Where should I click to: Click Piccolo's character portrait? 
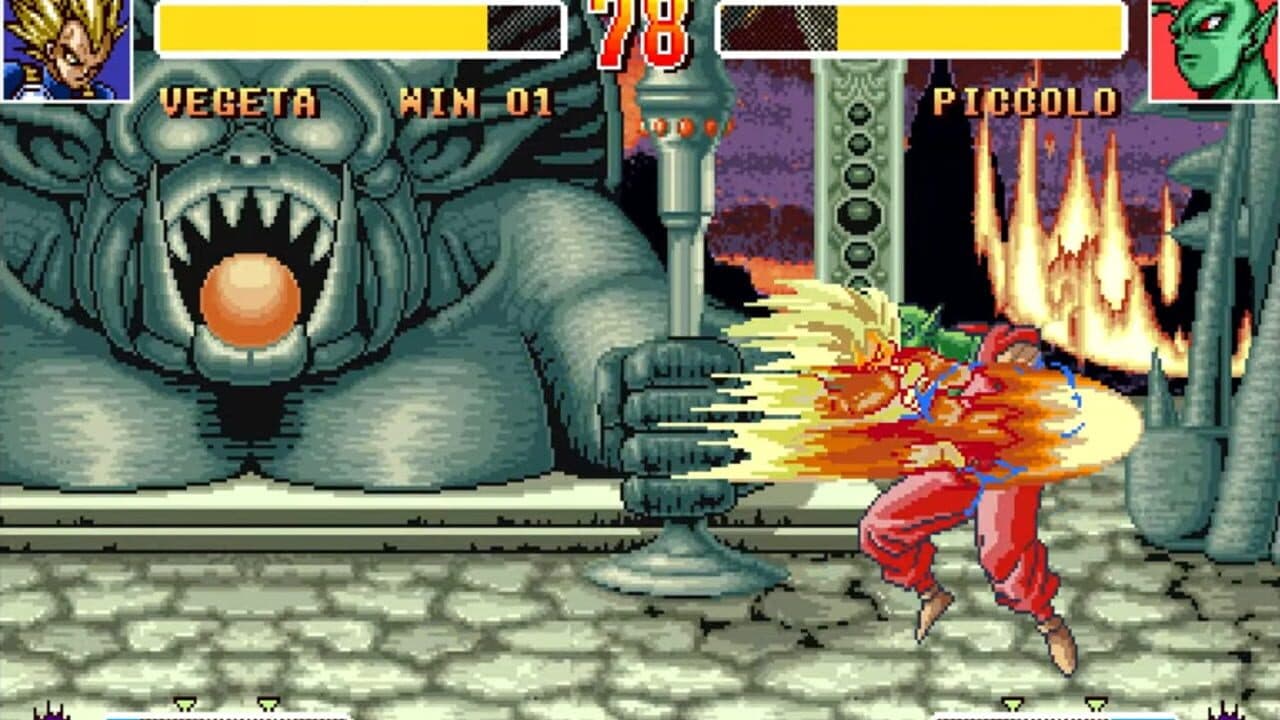tap(1212, 50)
